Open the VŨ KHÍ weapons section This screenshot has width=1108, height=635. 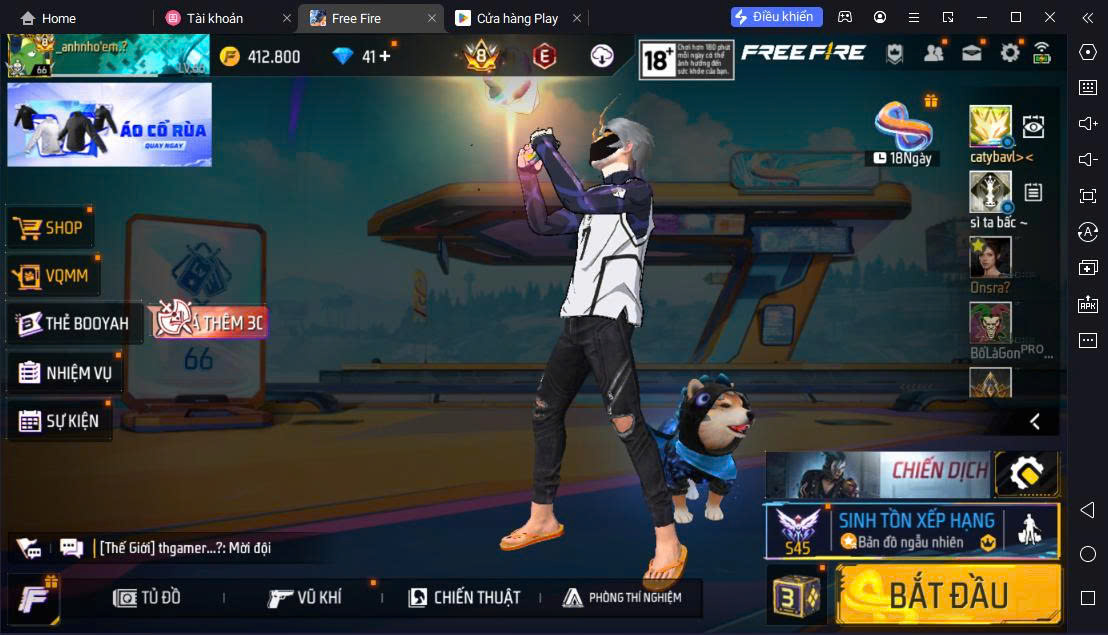point(305,598)
